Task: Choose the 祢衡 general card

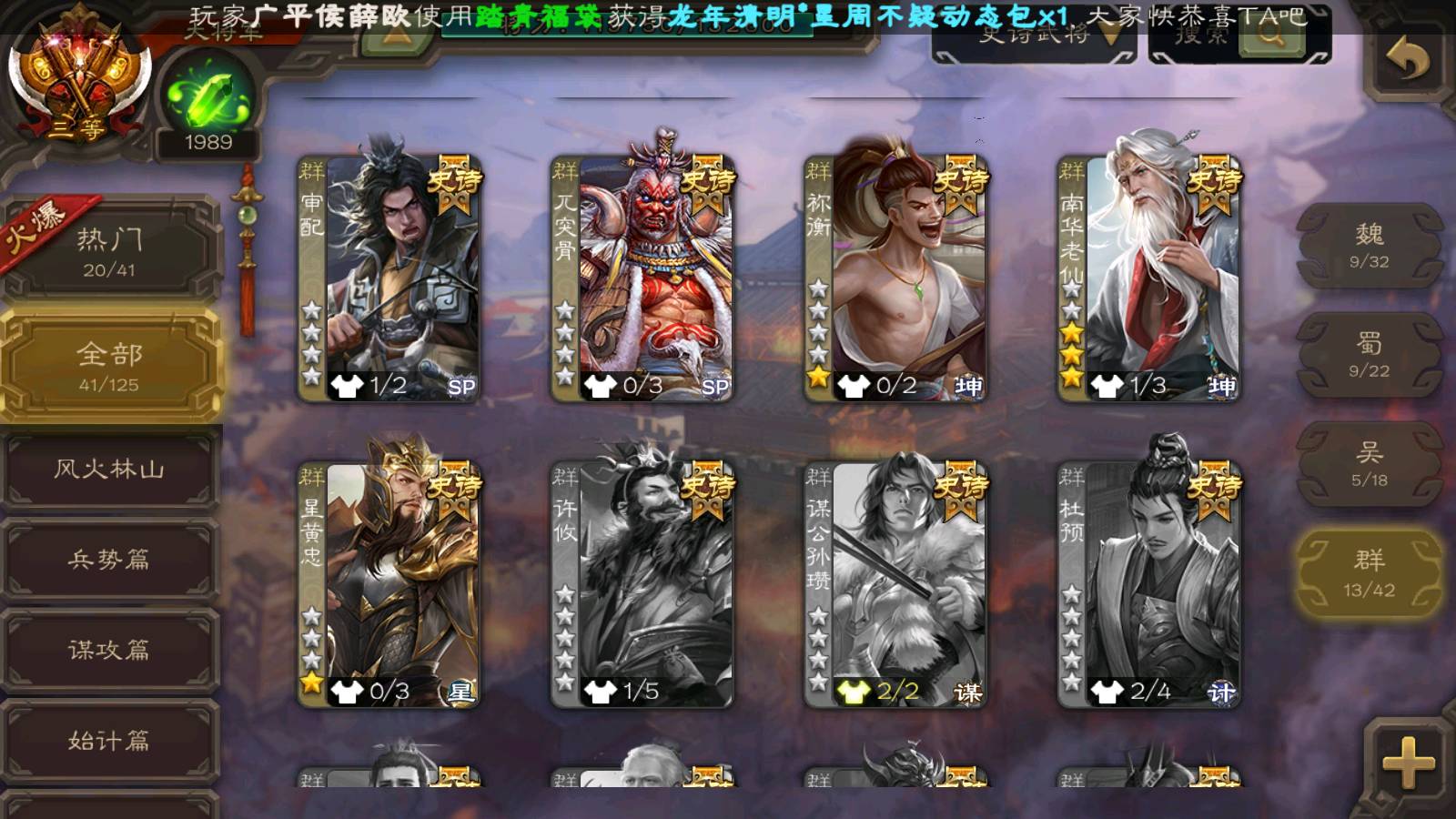Action: tap(895, 278)
